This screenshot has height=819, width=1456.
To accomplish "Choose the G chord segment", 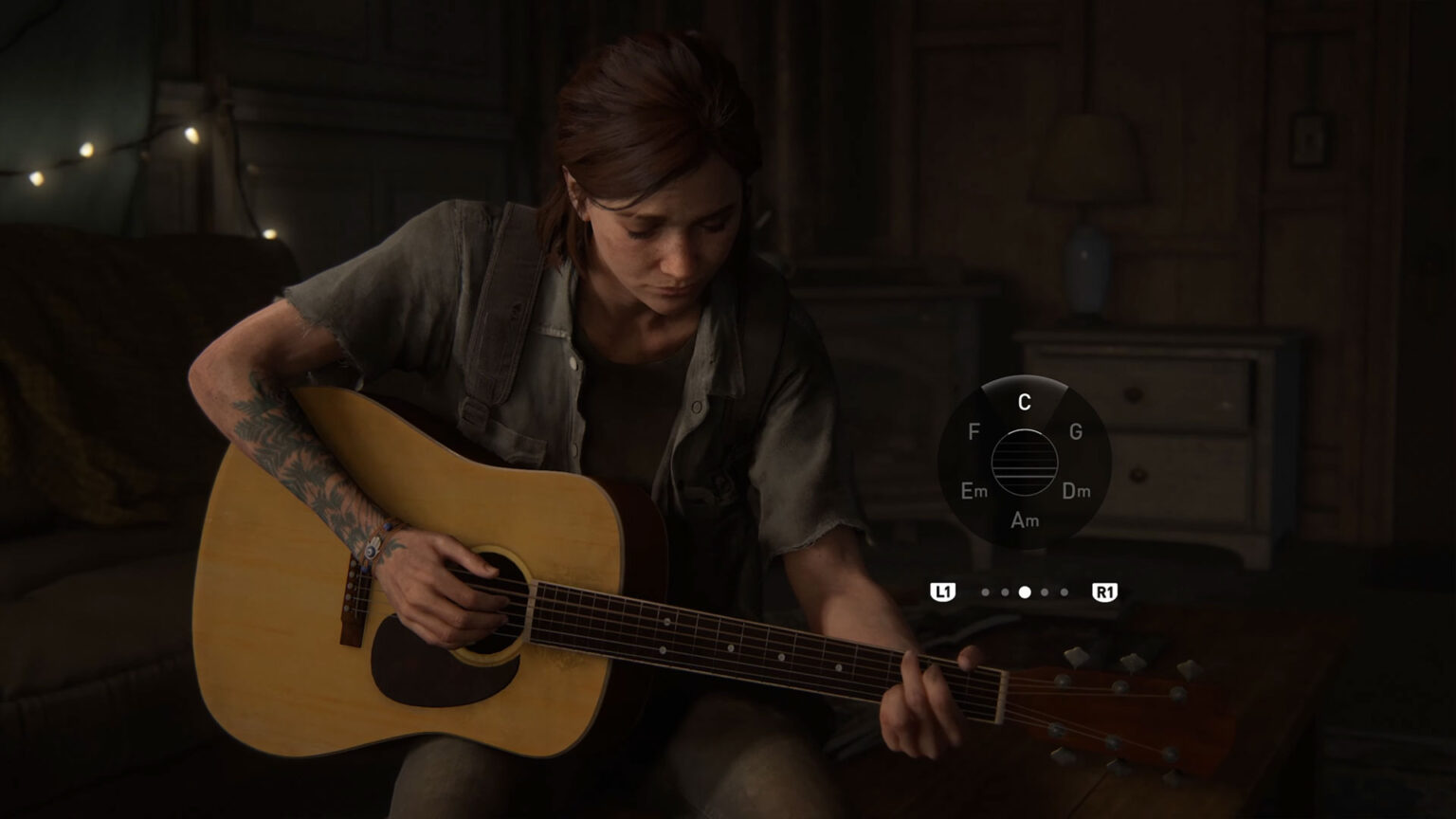I will pyautogui.click(x=1075, y=432).
